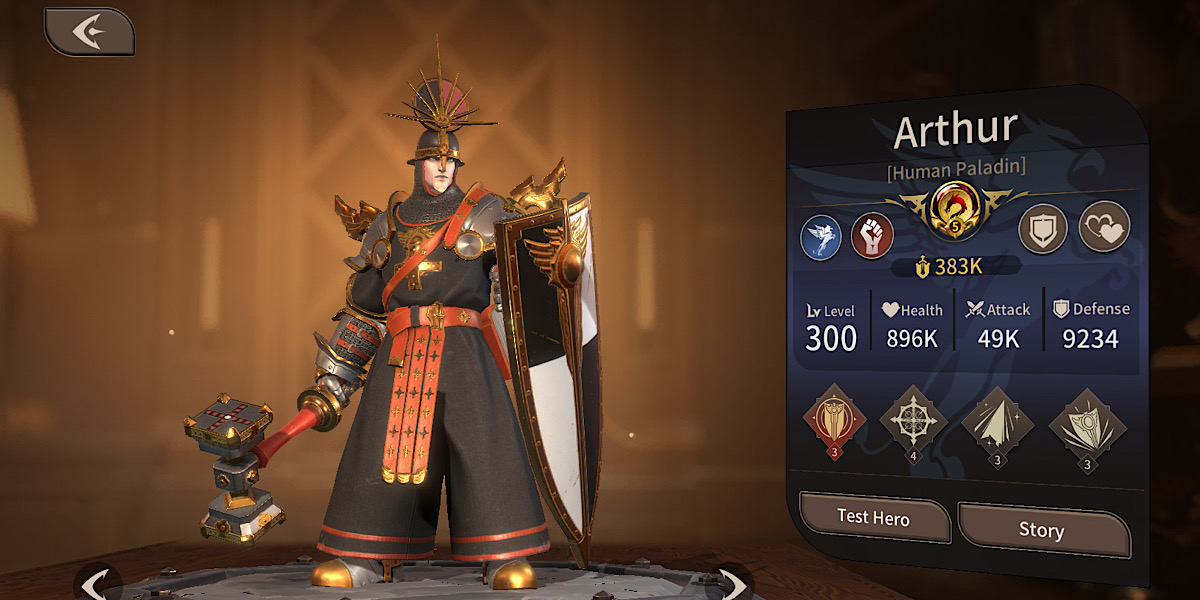
Task: Read Arthur's Story
Action: click(x=1042, y=530)
